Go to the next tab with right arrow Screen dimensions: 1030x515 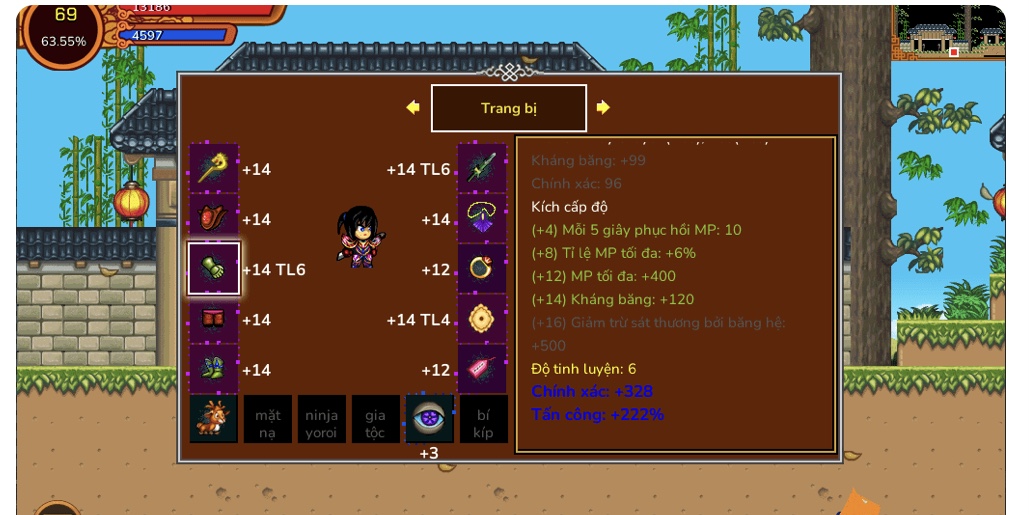pos(603,108)
